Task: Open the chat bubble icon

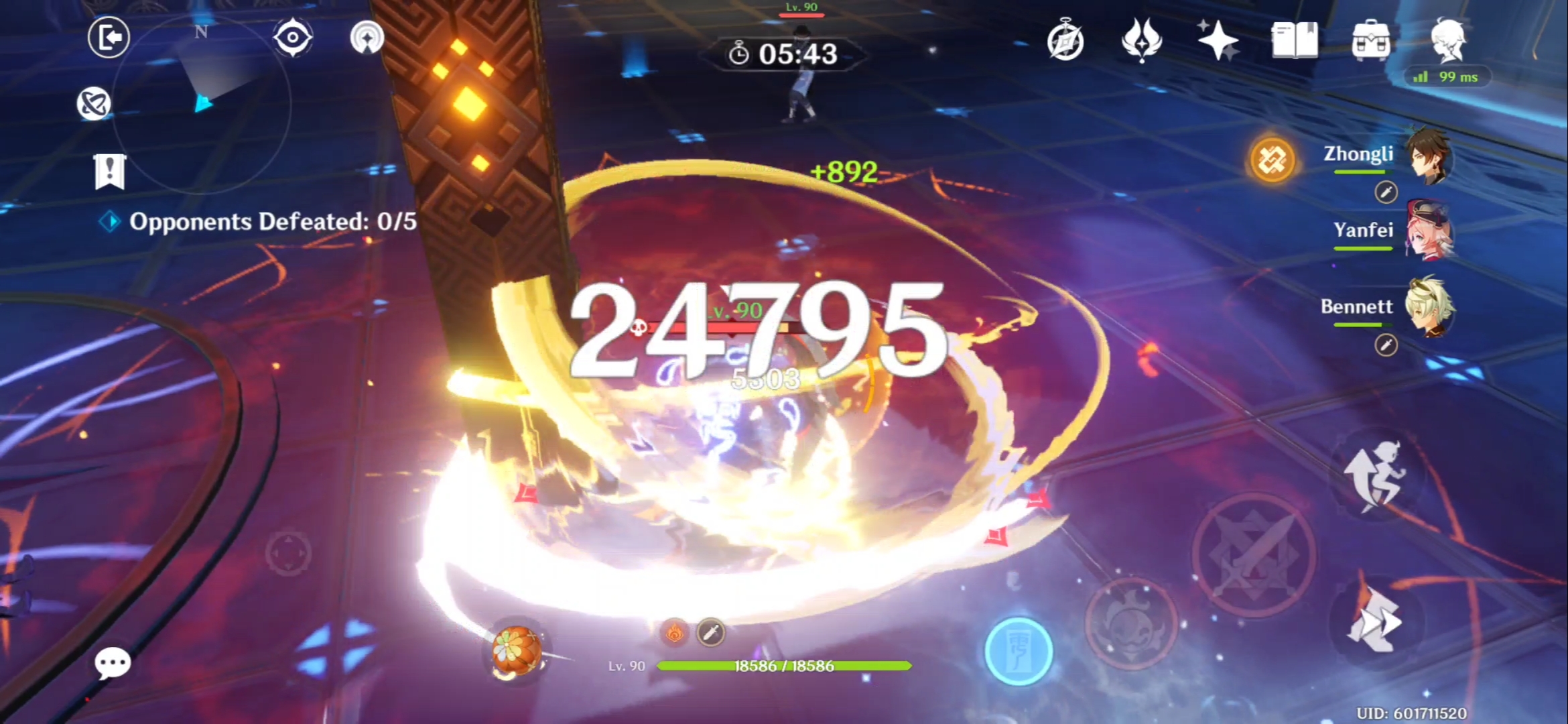Action: 111,664
